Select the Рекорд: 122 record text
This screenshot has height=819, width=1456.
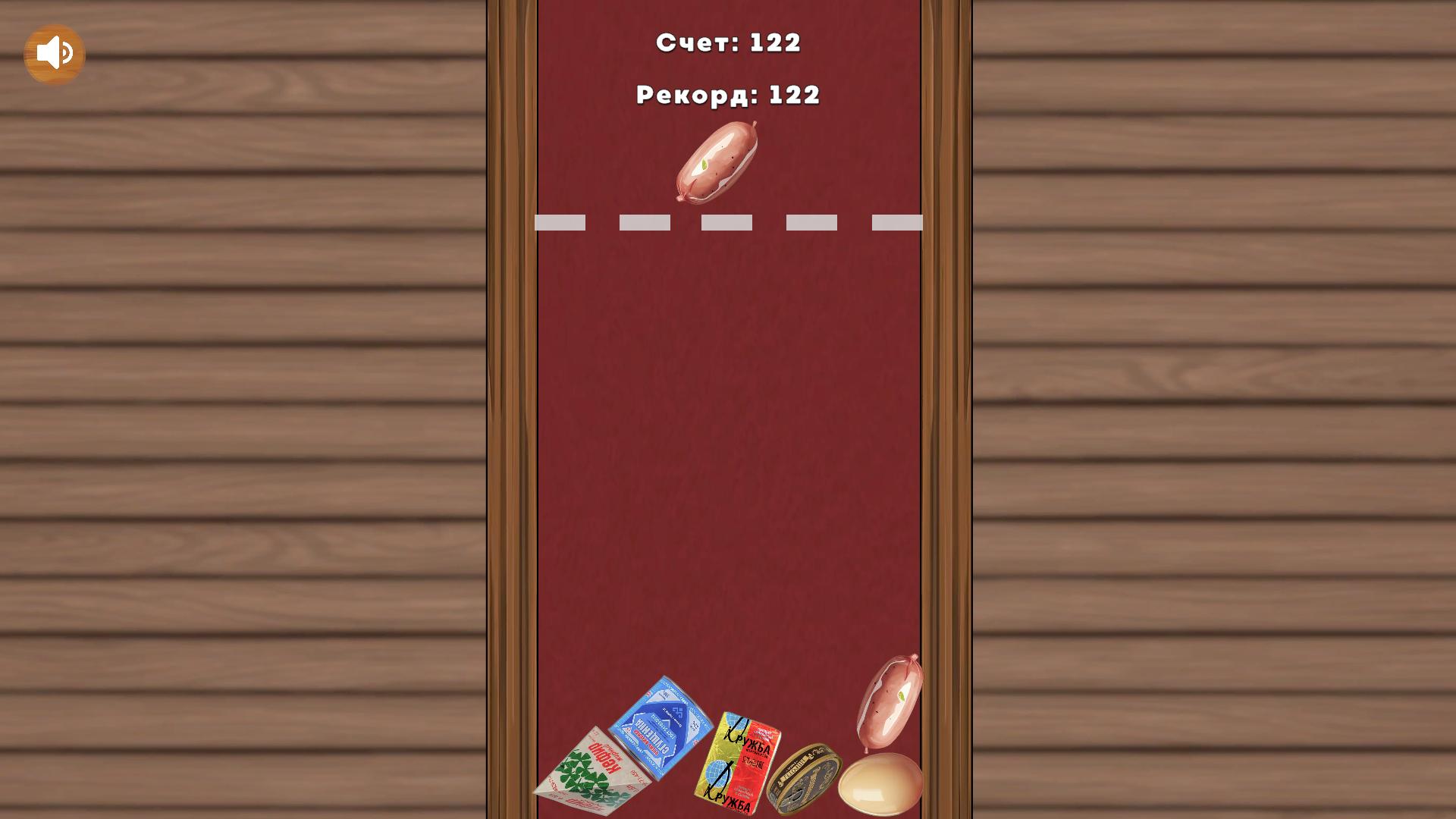click(x=726, y=95)
